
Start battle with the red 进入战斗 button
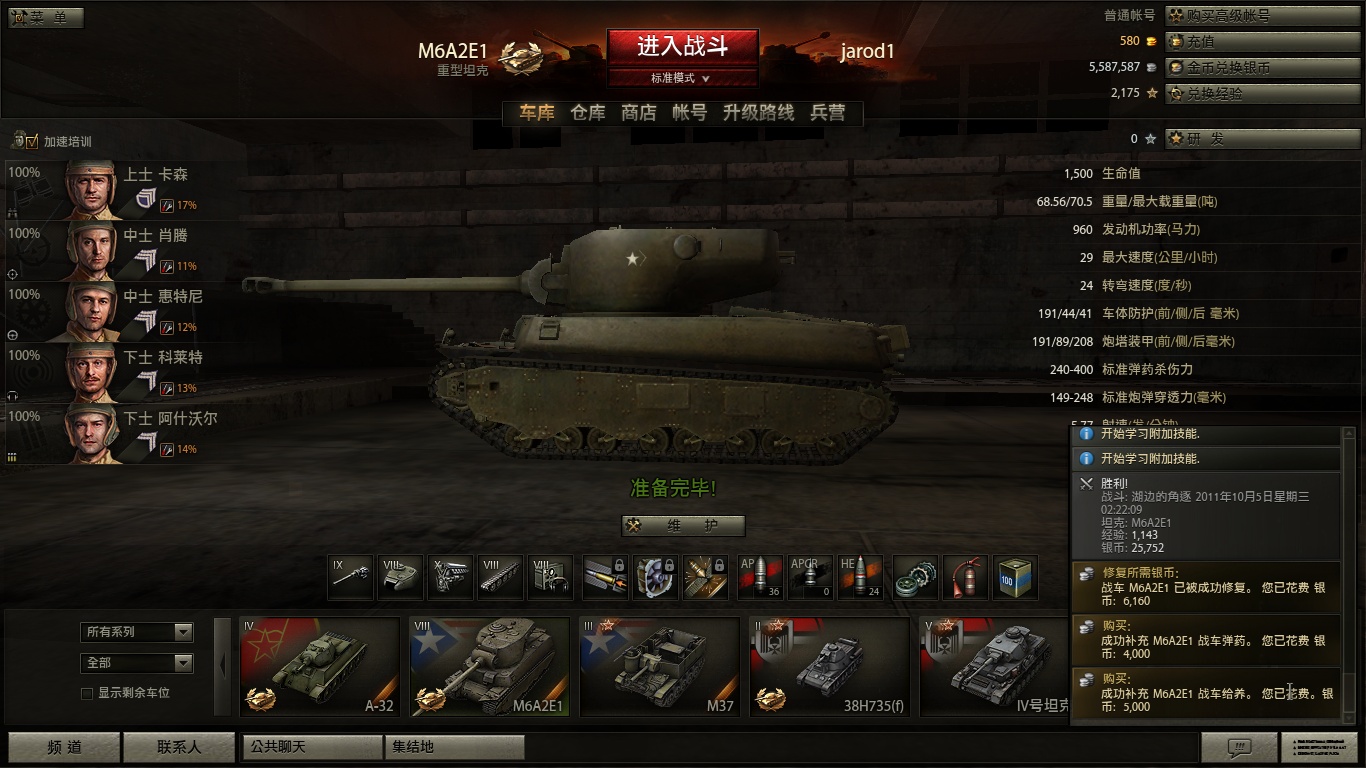(x=682, y=46)
